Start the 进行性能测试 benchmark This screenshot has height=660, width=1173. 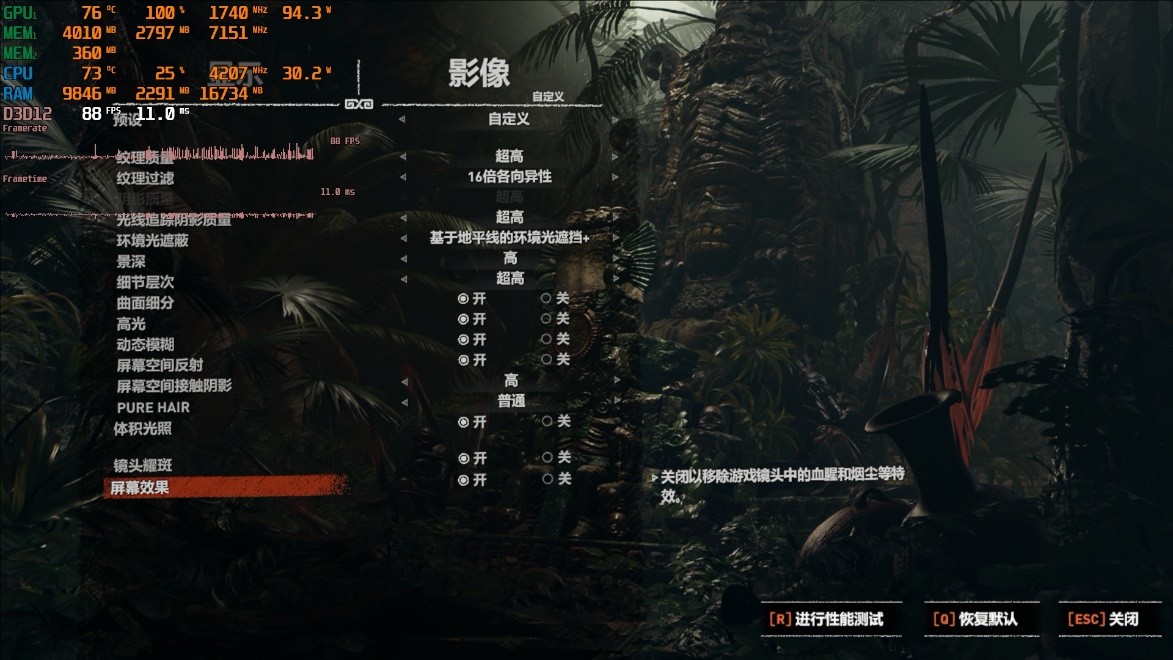coord(829,619)
